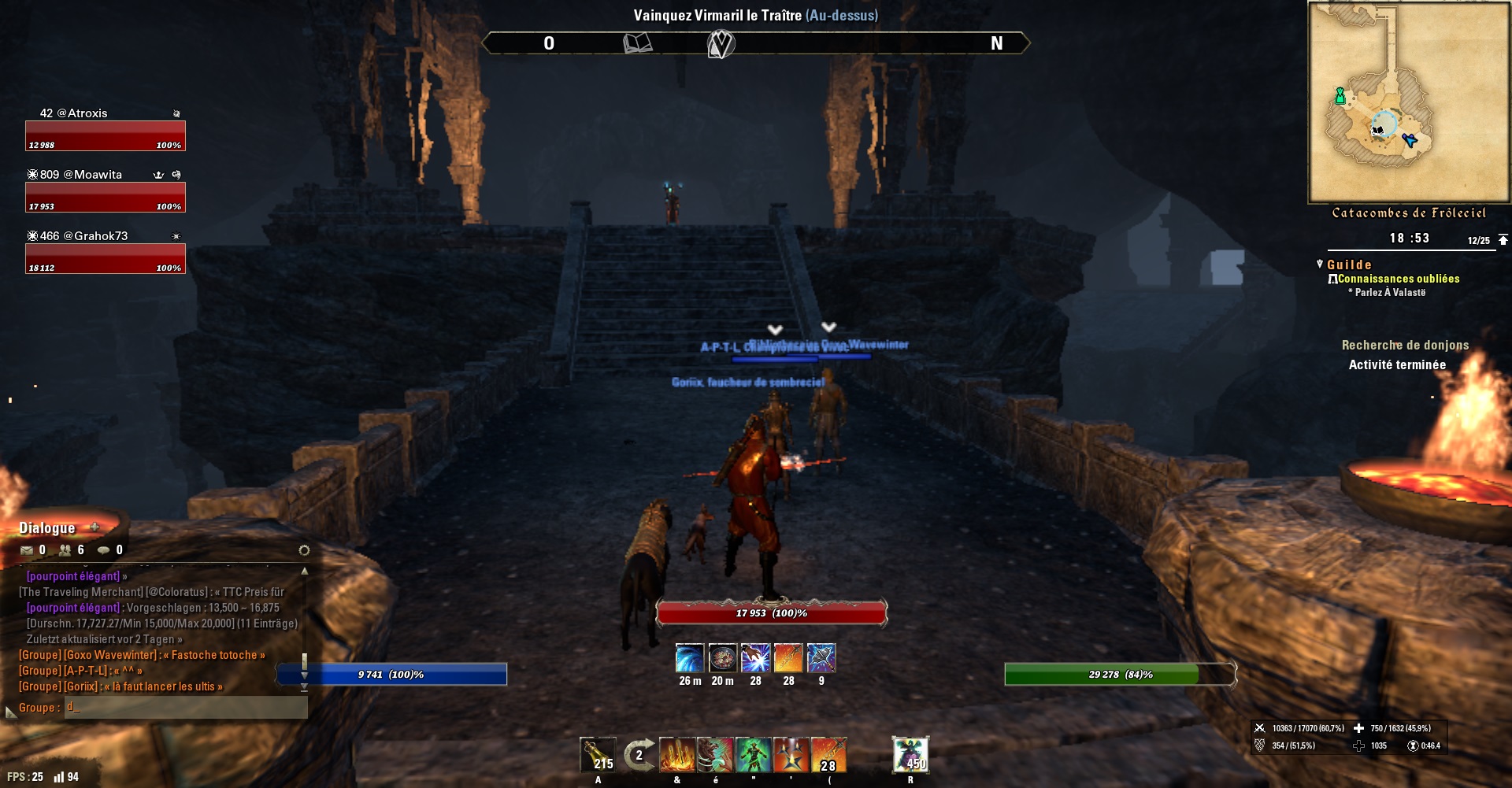Viewport: 1512px width, 788px height.
Task: Use the yellow potion quickslot
Action: [x=598, y=754]
